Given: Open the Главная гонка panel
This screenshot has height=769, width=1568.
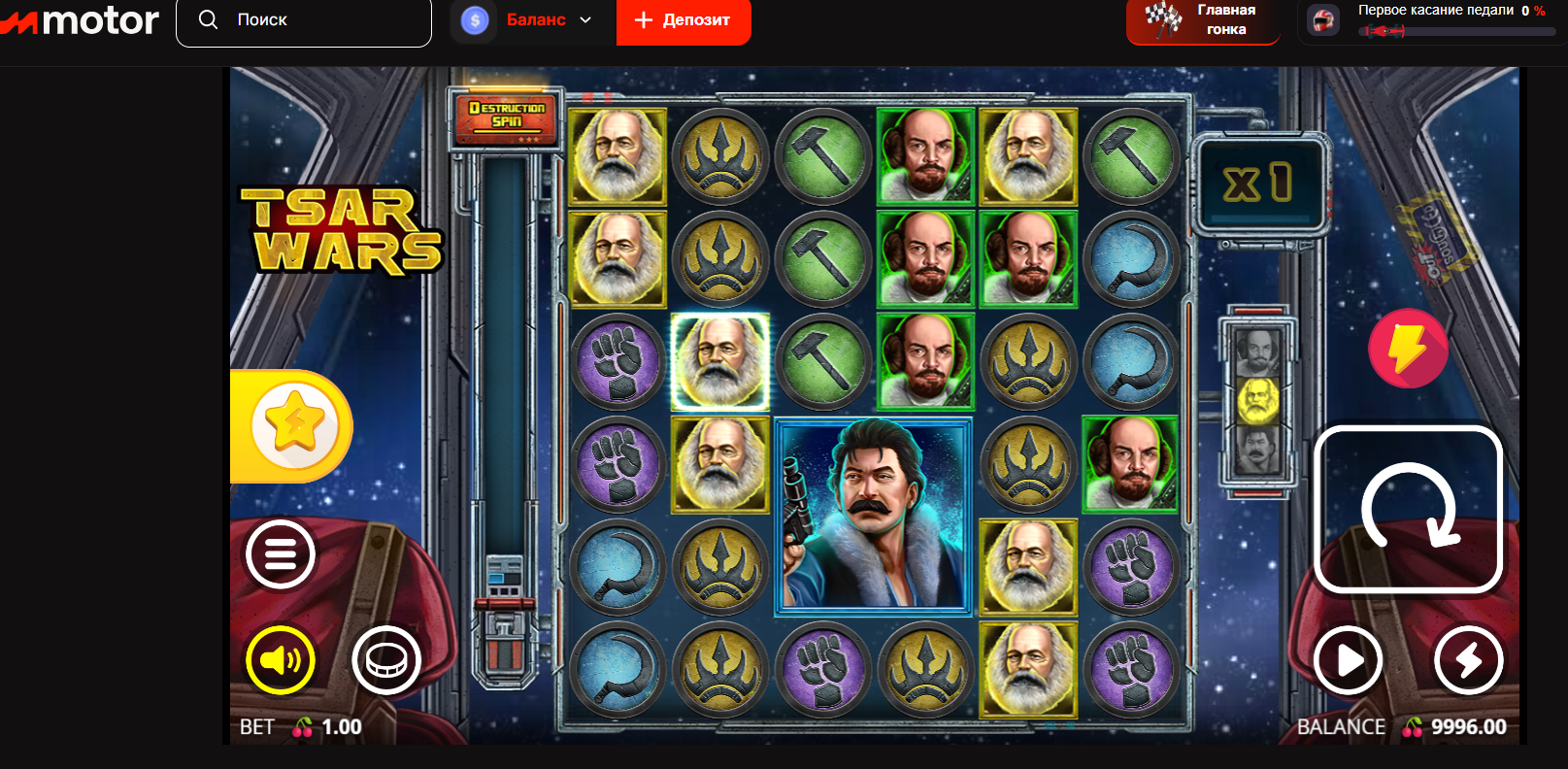Looking at the screenshot, I should tap(1203, 19).
